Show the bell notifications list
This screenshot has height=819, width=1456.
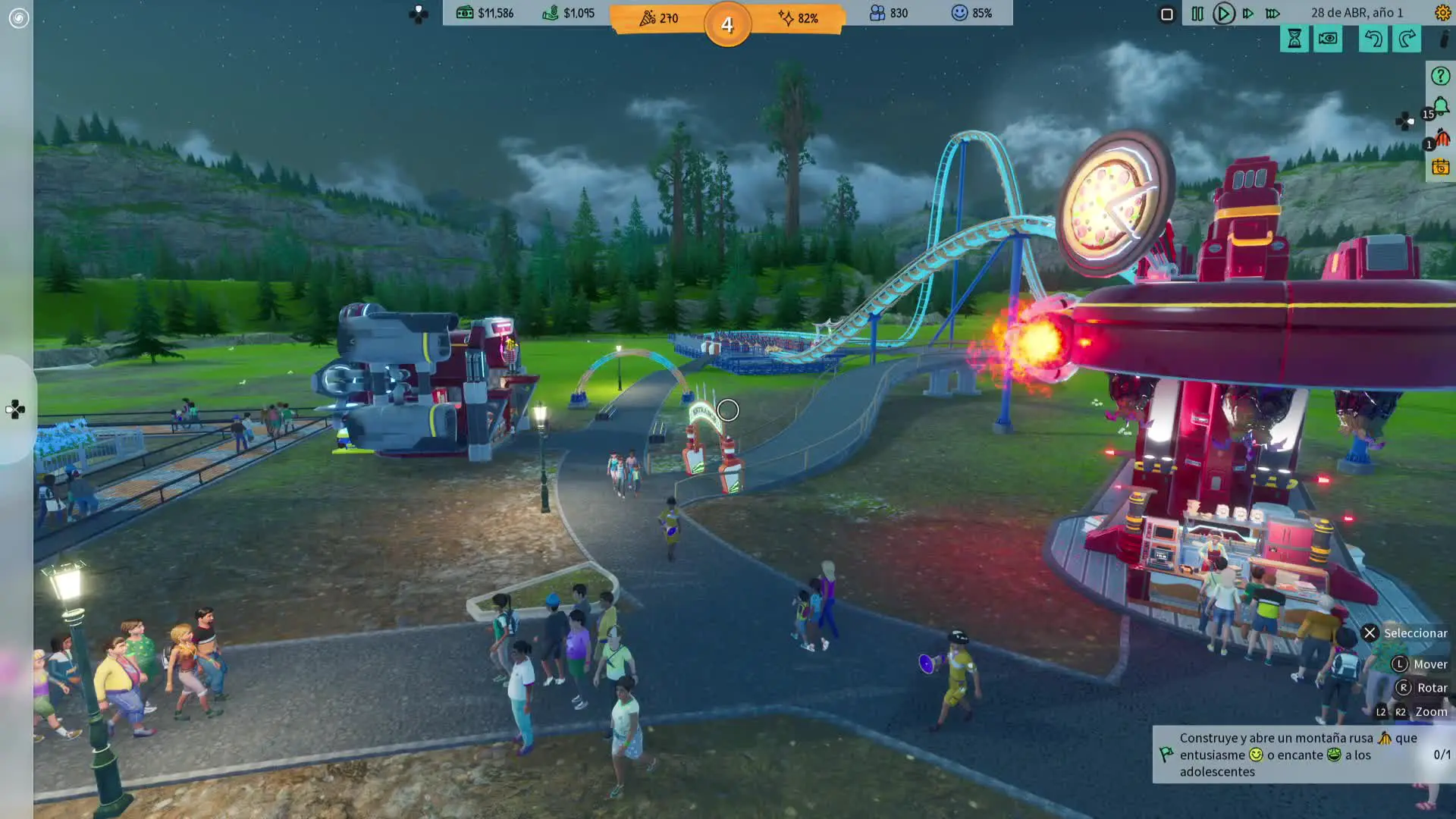tap(1440, 107)
